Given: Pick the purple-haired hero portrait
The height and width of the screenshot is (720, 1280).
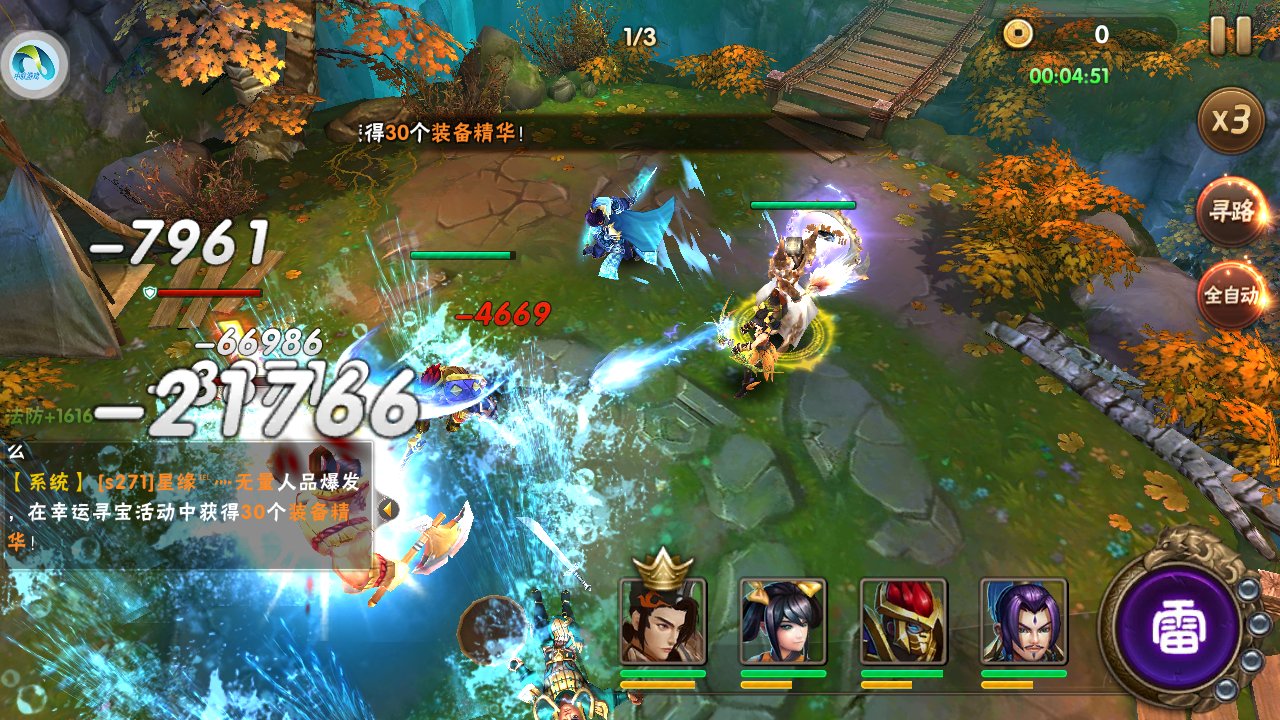Looking at the screenshot, I should point(1023,621).
